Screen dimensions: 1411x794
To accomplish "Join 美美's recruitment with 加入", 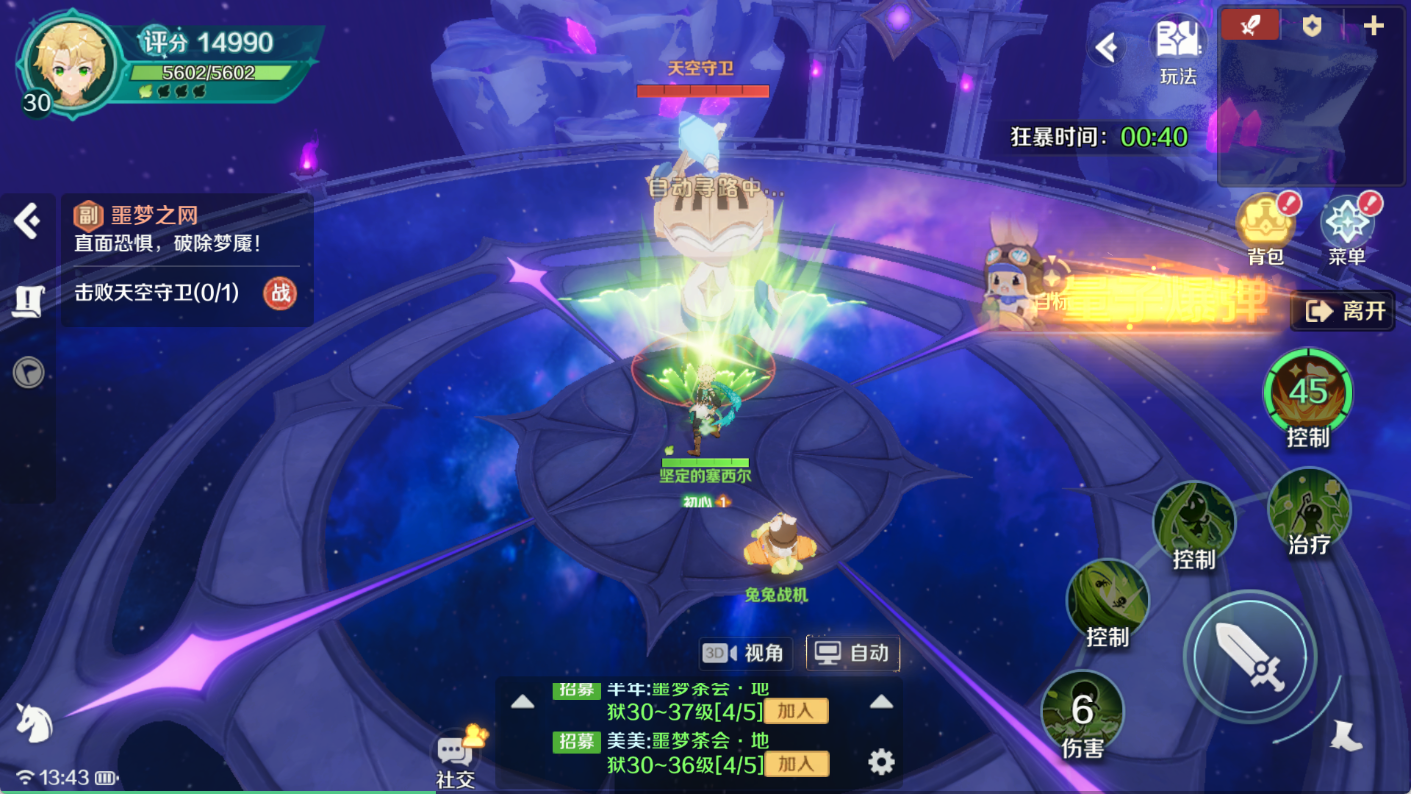I will [x=796, y=764].
